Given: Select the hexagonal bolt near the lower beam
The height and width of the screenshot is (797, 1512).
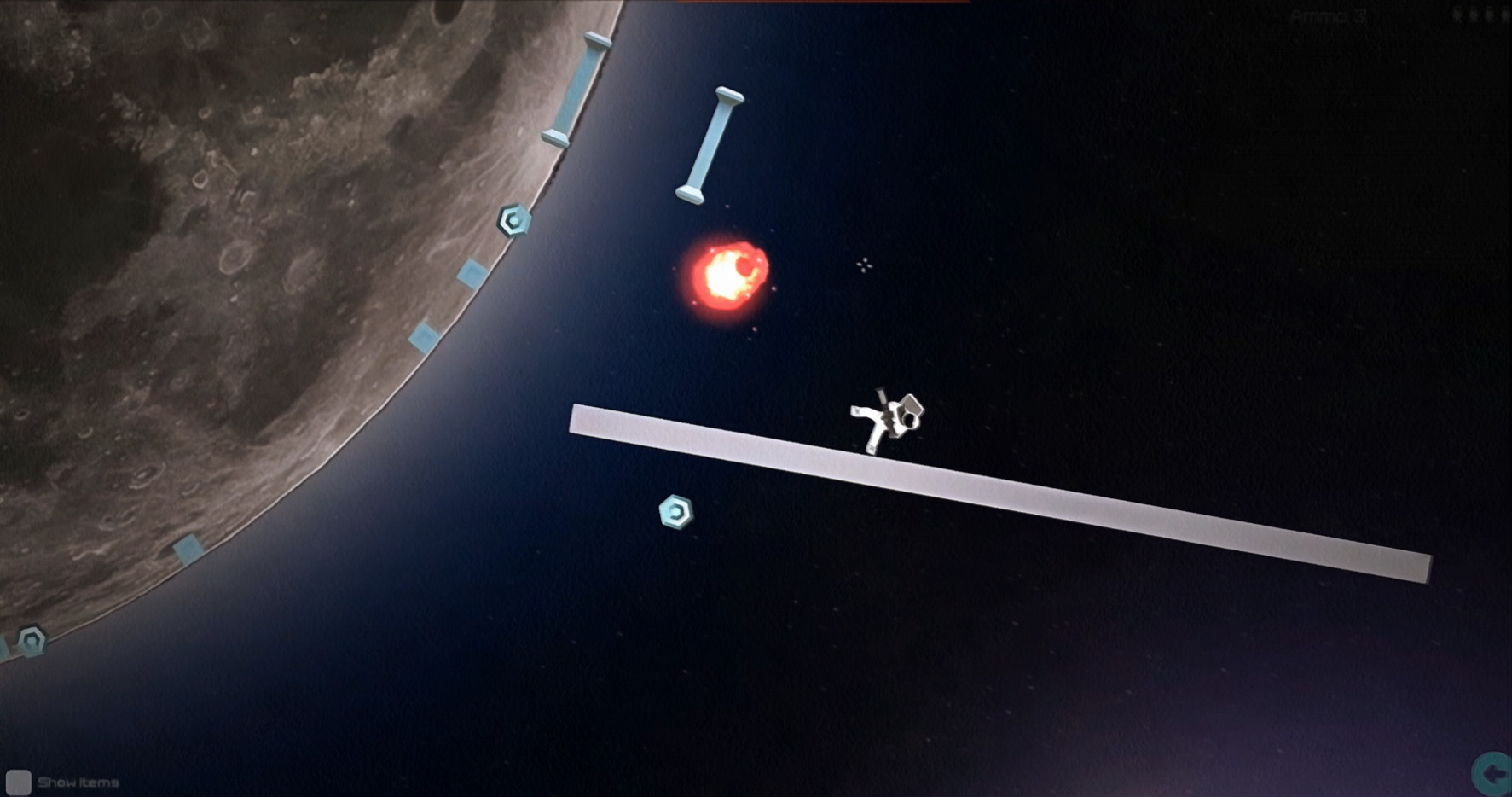Looking at the screenshot, I should point(675,512).
